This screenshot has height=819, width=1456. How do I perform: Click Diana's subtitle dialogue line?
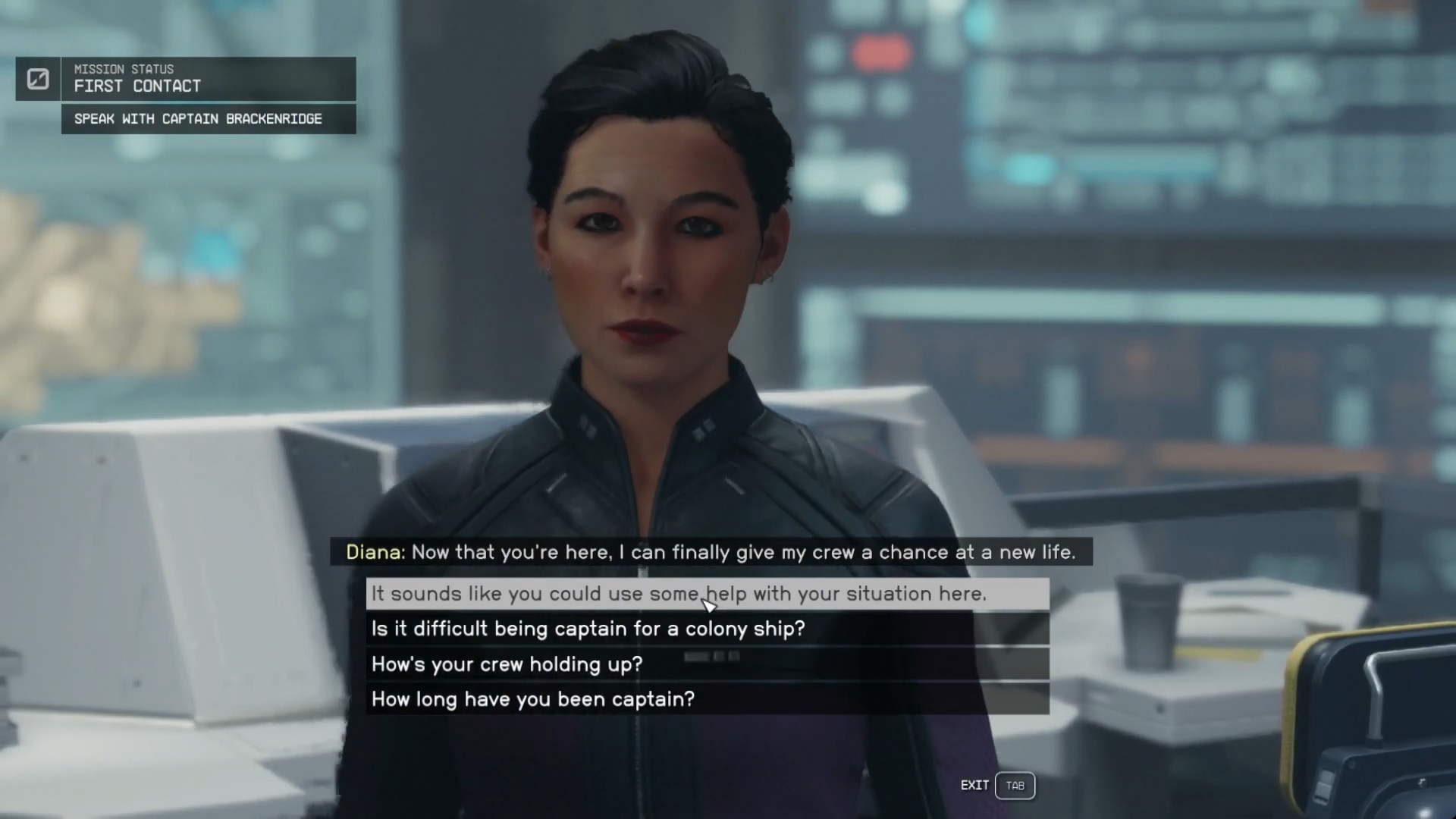711,552
